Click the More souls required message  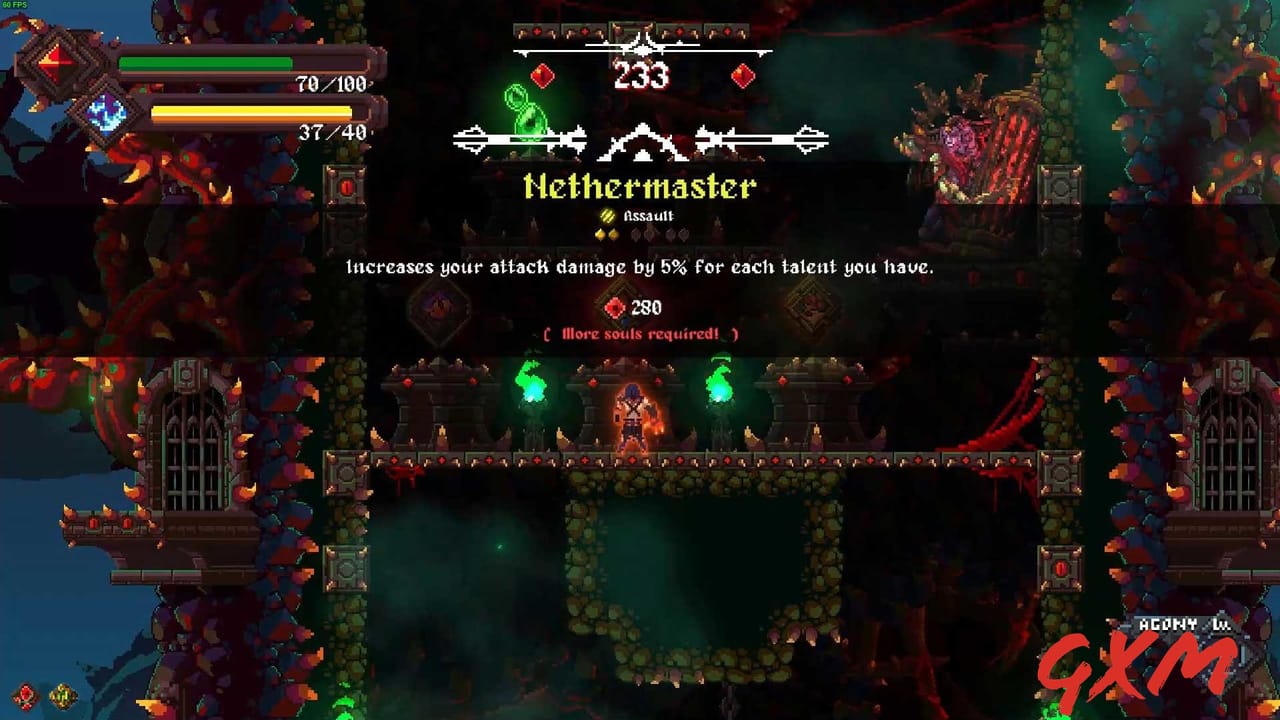[x=641, y=333]
